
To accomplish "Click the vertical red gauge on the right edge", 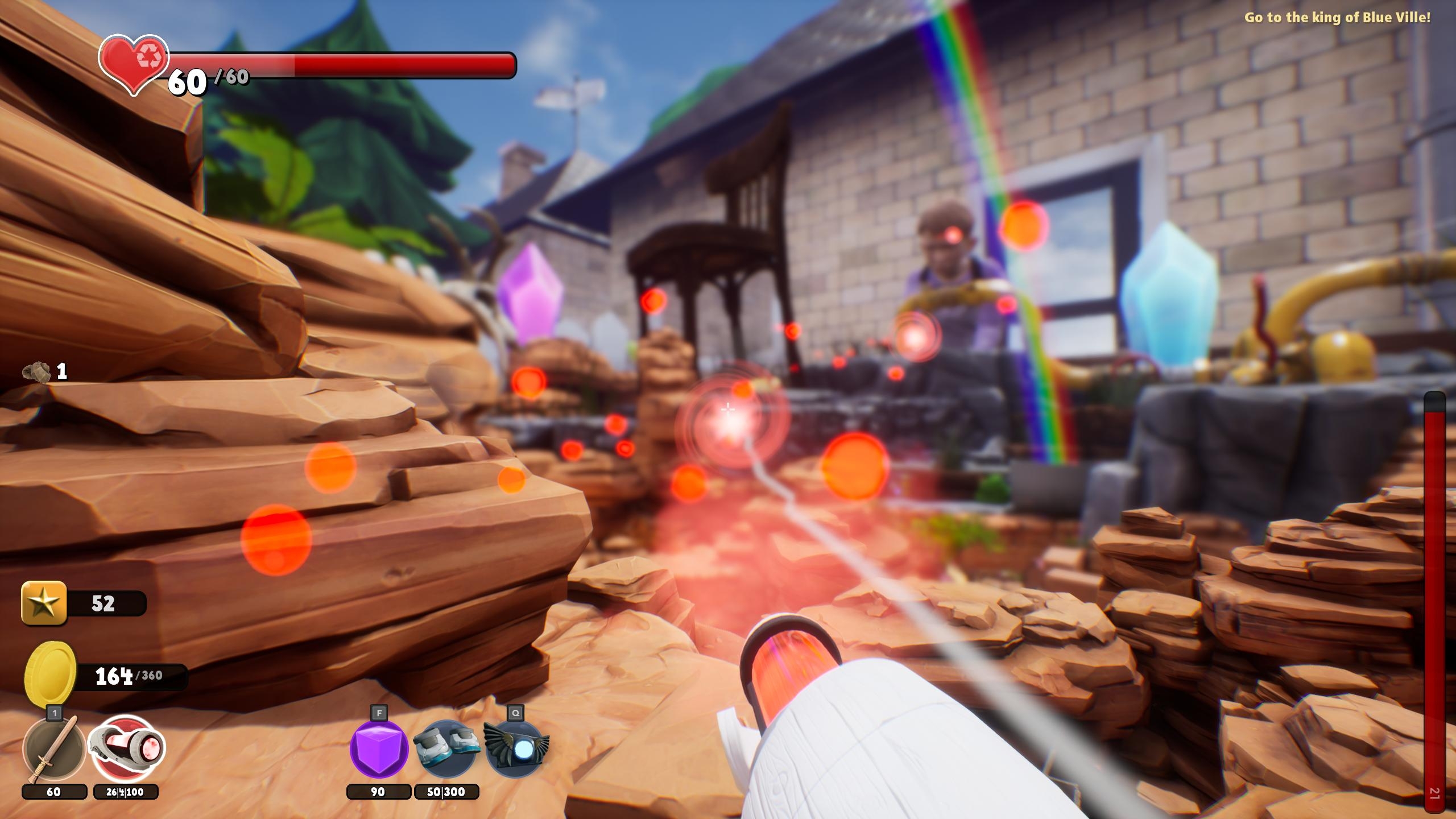I will (1433, 597).
